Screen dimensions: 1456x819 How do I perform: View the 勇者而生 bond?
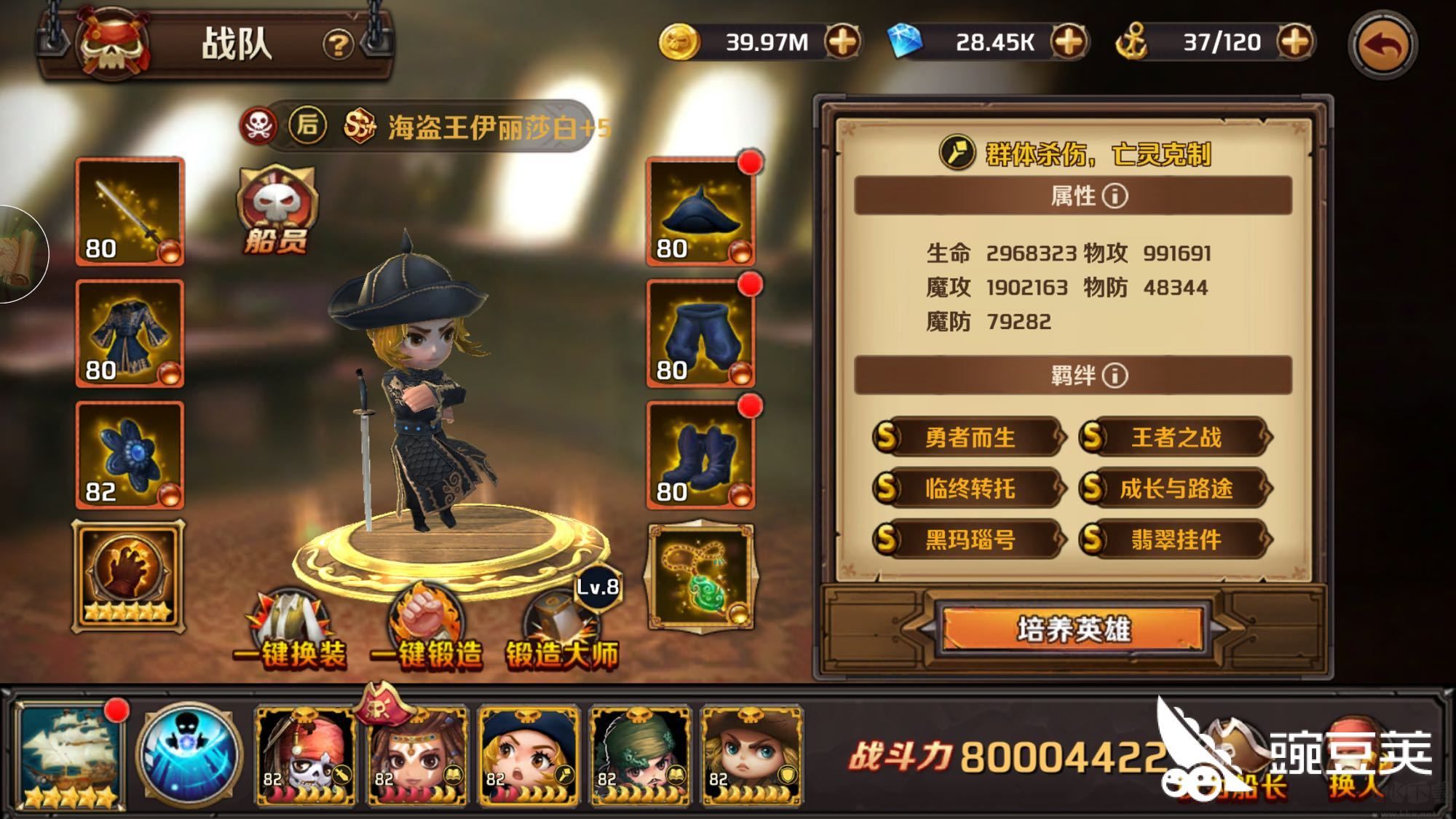point(969,438)
